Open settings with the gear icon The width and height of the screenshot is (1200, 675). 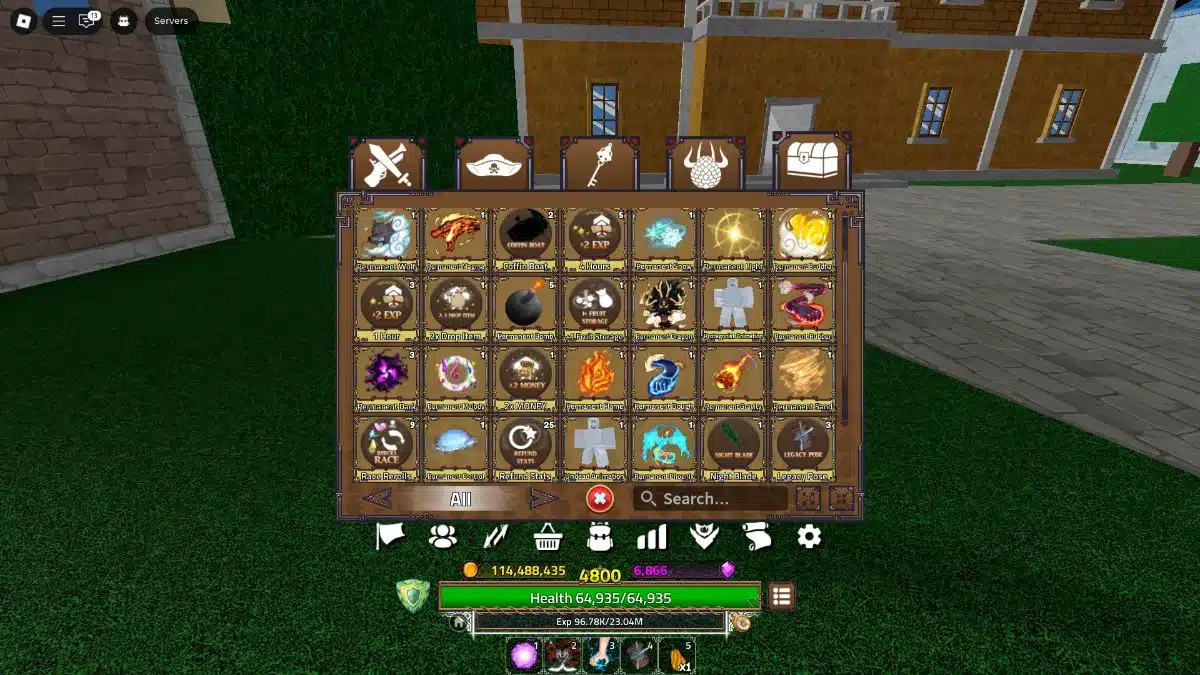[x=809, y=537]
